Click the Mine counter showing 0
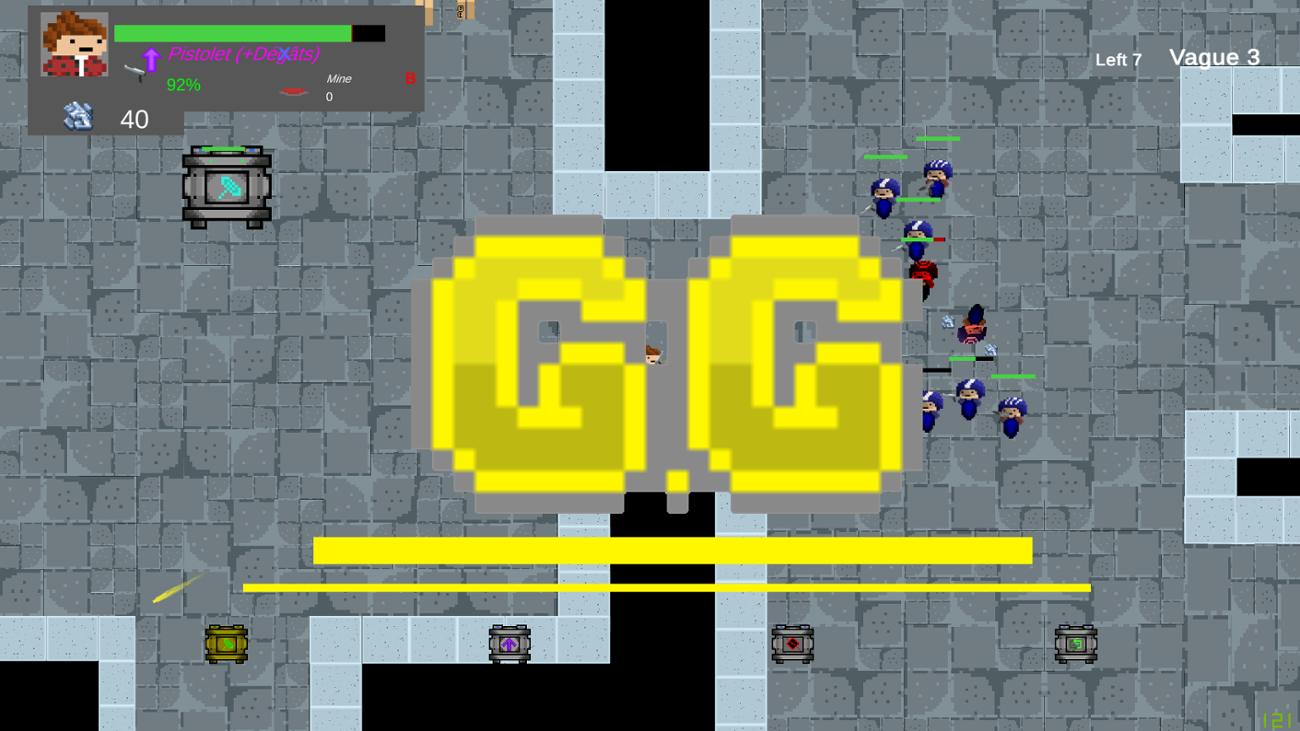The width and height of the screenshot is (1300, 731). 328,96
